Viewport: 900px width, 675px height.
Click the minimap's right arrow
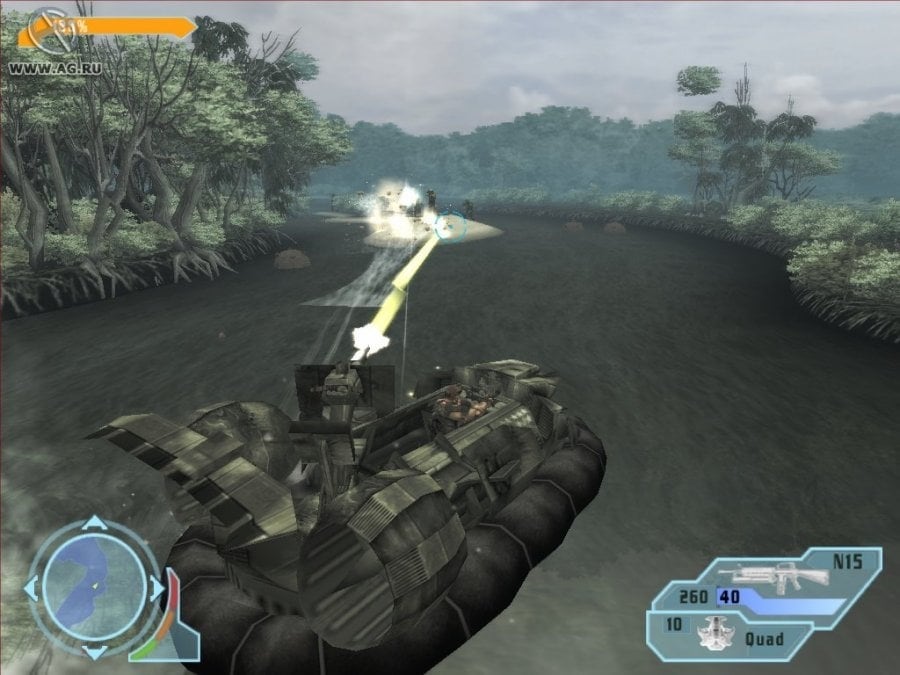coord(156,588)
